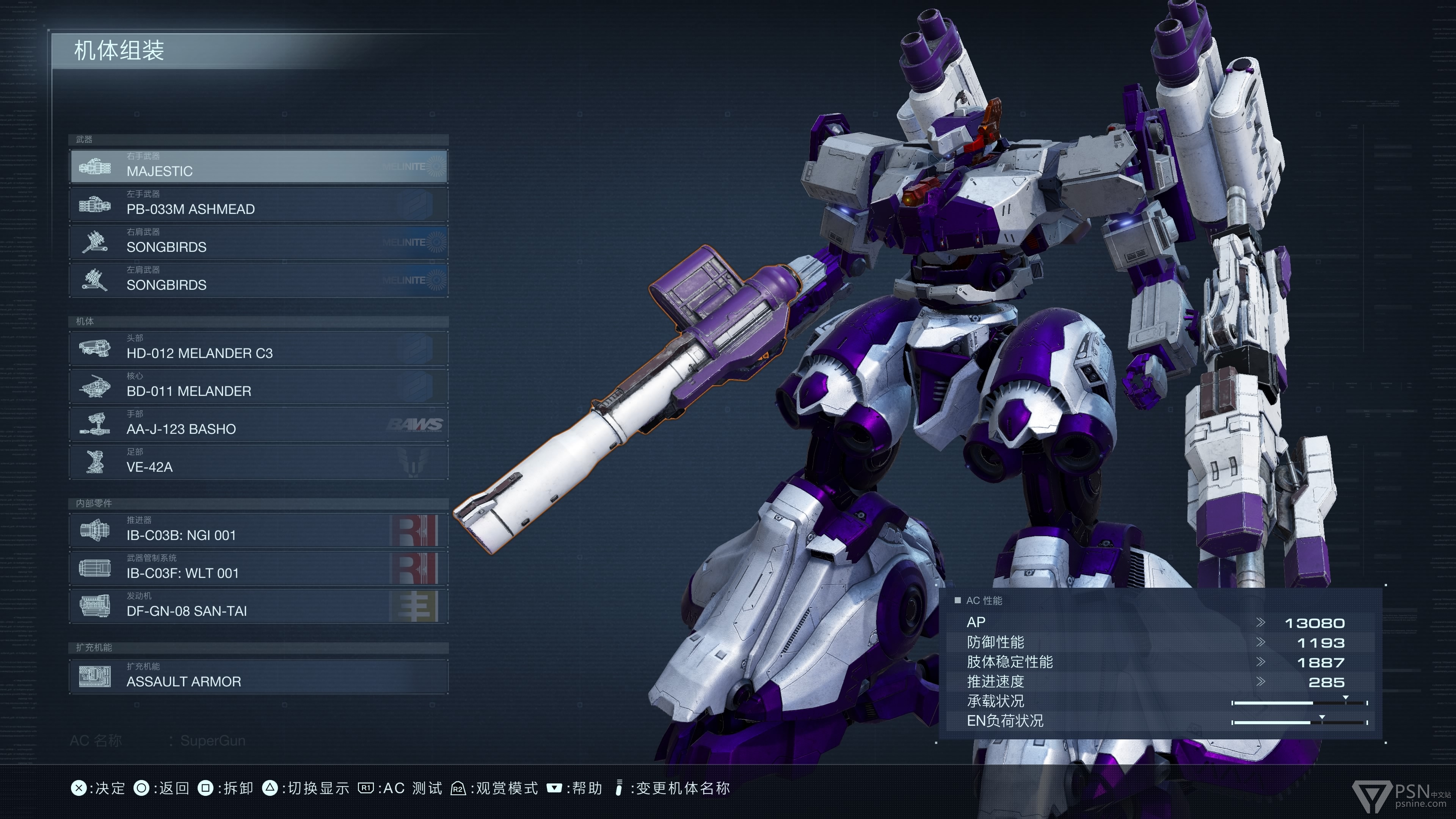Screen dimensions: 1456x819
Task: Choose the PB-033M ASHMEAD left-hand weapon
Action: click(x=259, y=204)
